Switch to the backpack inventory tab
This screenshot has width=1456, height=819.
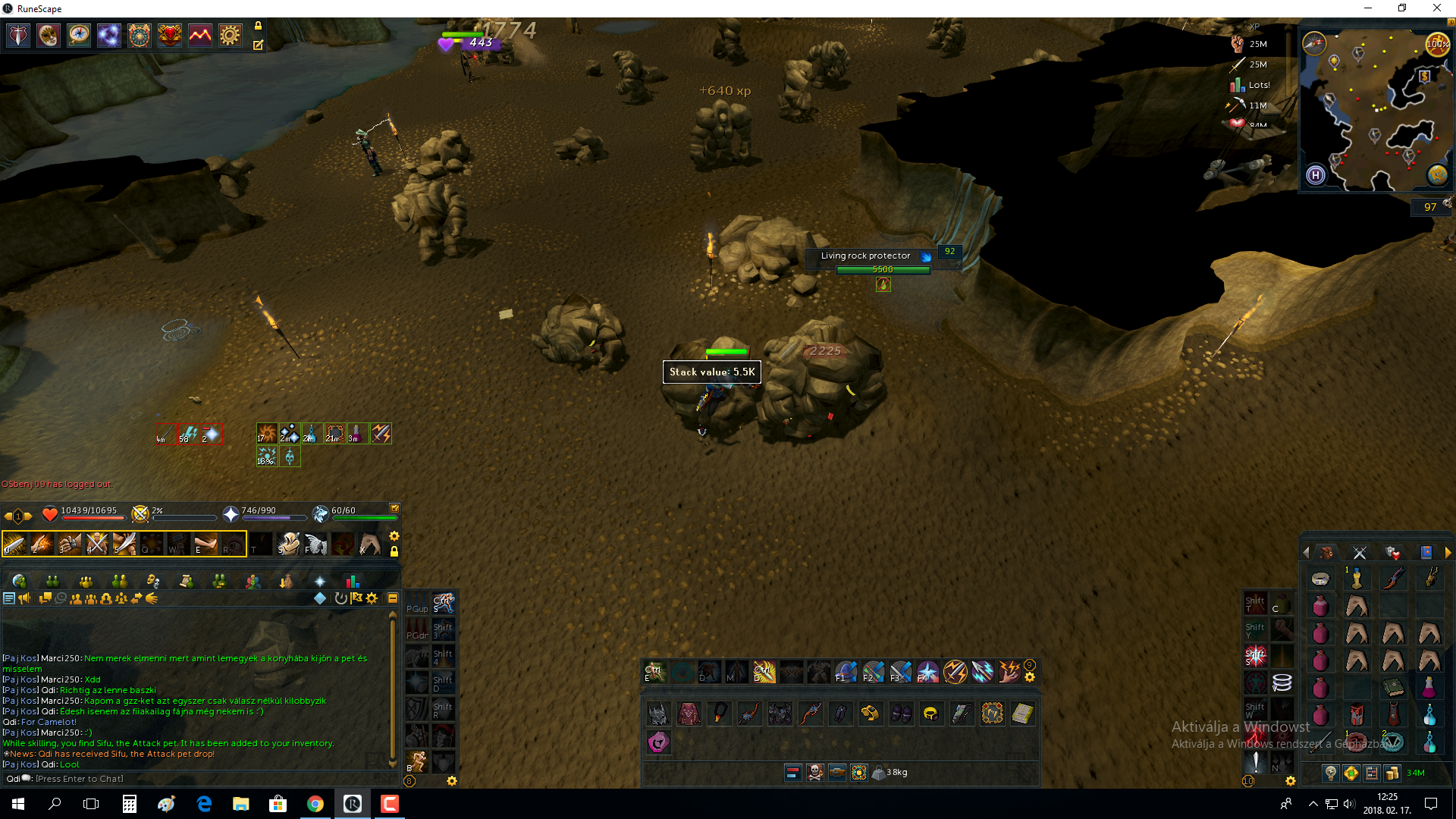pyautogui.click(x=1326, y=553)
